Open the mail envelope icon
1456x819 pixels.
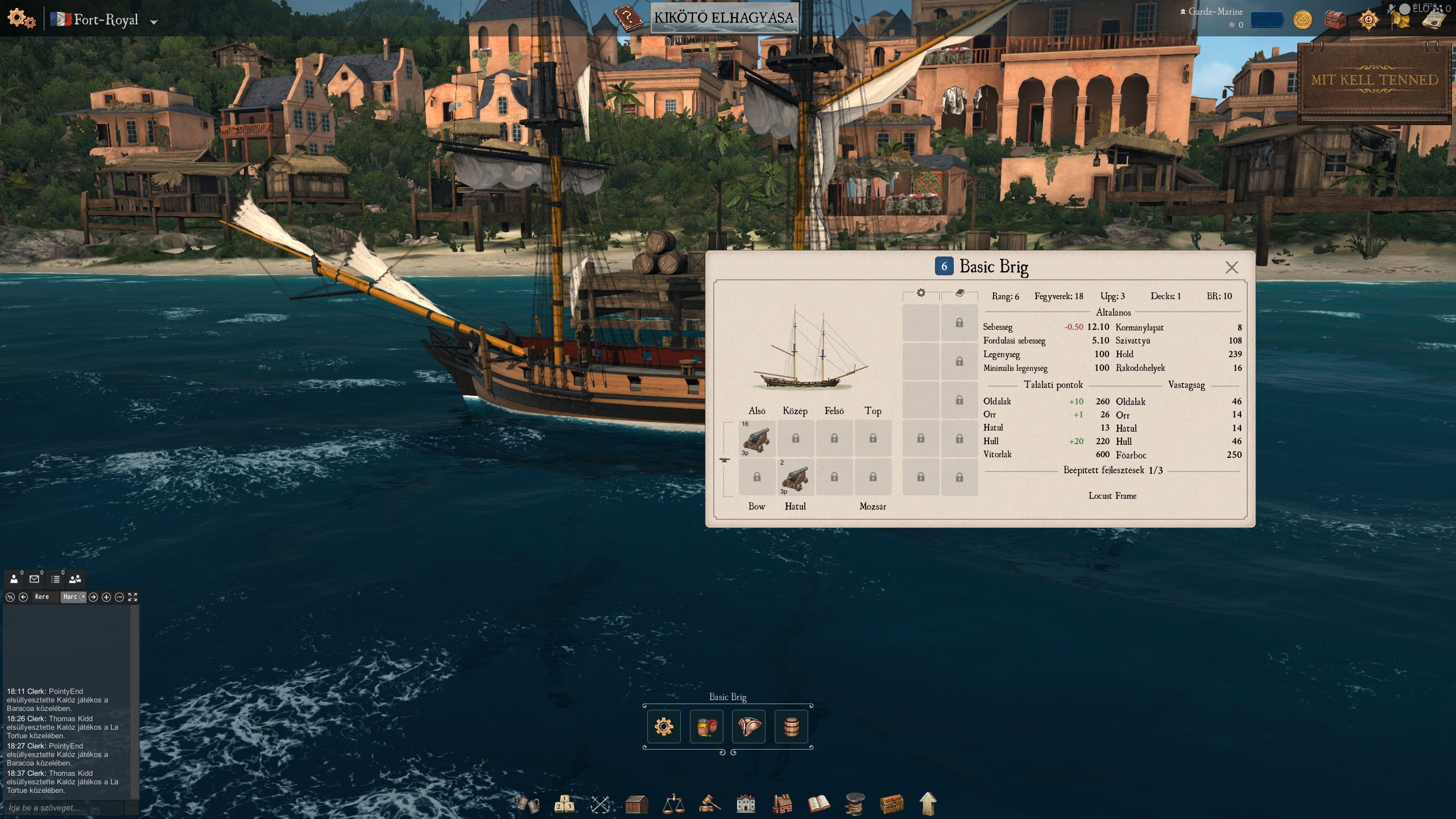(x=34, y=579)
